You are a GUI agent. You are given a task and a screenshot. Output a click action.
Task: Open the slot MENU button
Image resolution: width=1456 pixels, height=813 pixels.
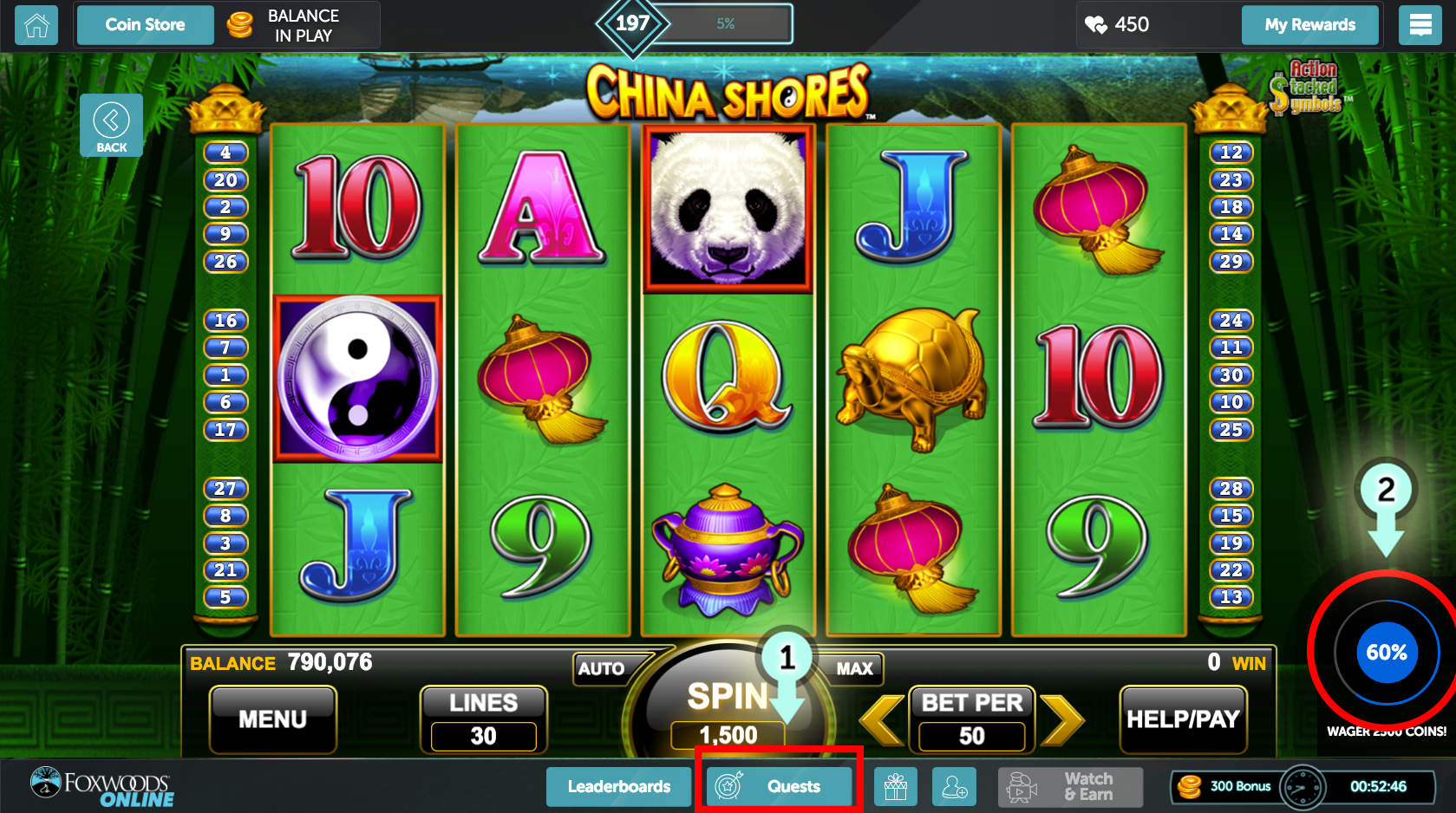click(x=273, y=719)
